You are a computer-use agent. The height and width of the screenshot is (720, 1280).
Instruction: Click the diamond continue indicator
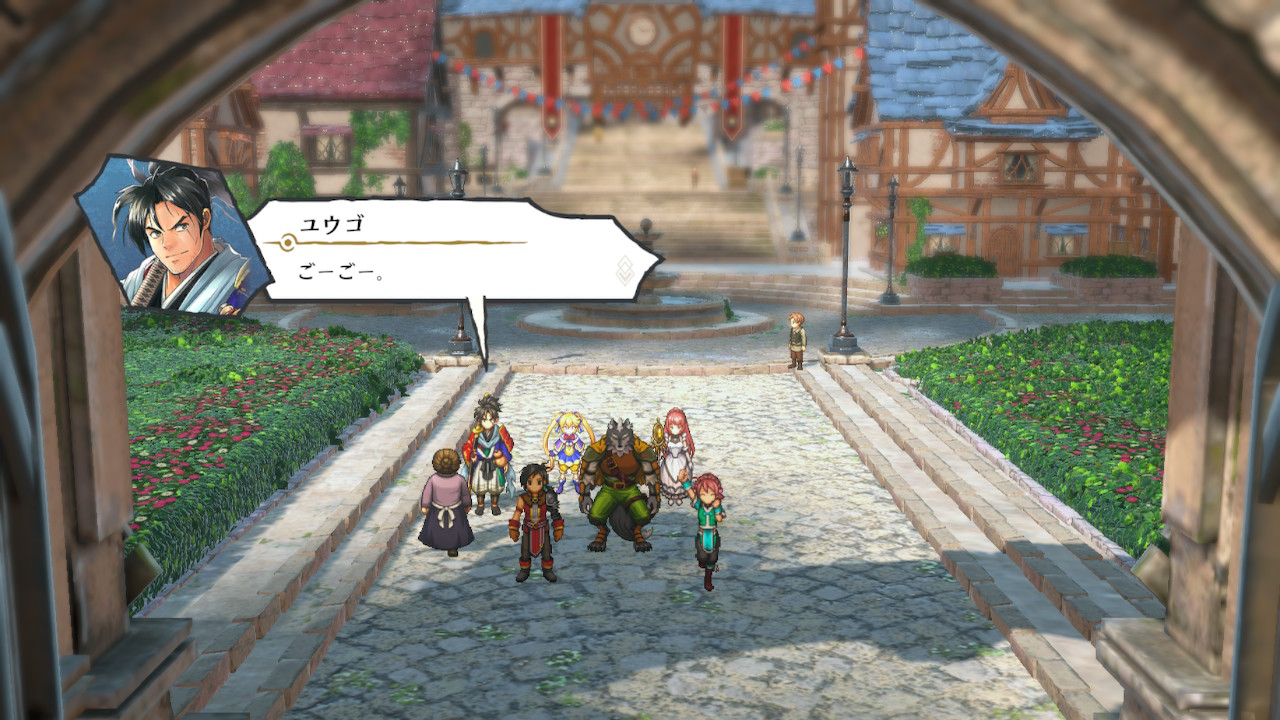625,270
